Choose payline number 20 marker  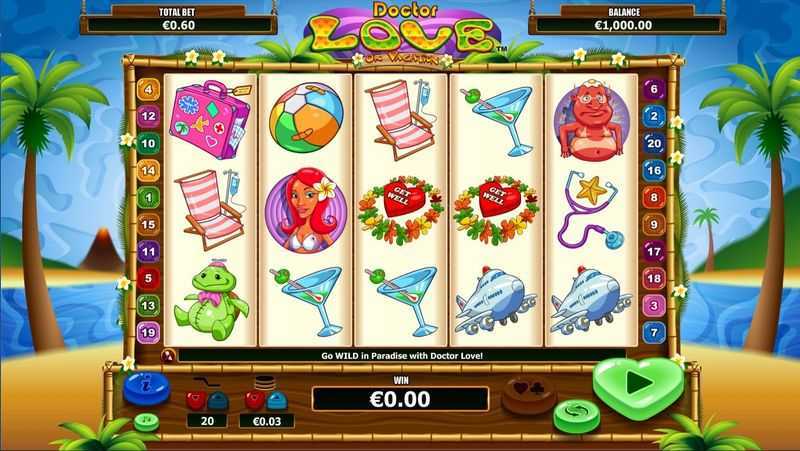[x=654, y=143]
